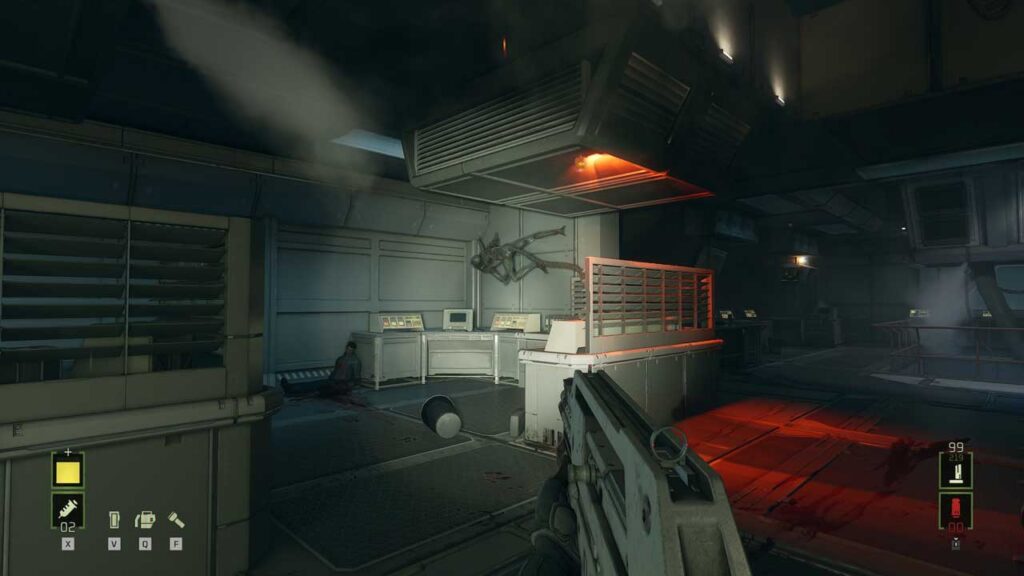
Task: Click the rectangular handheld device icon
Action: 115,520
